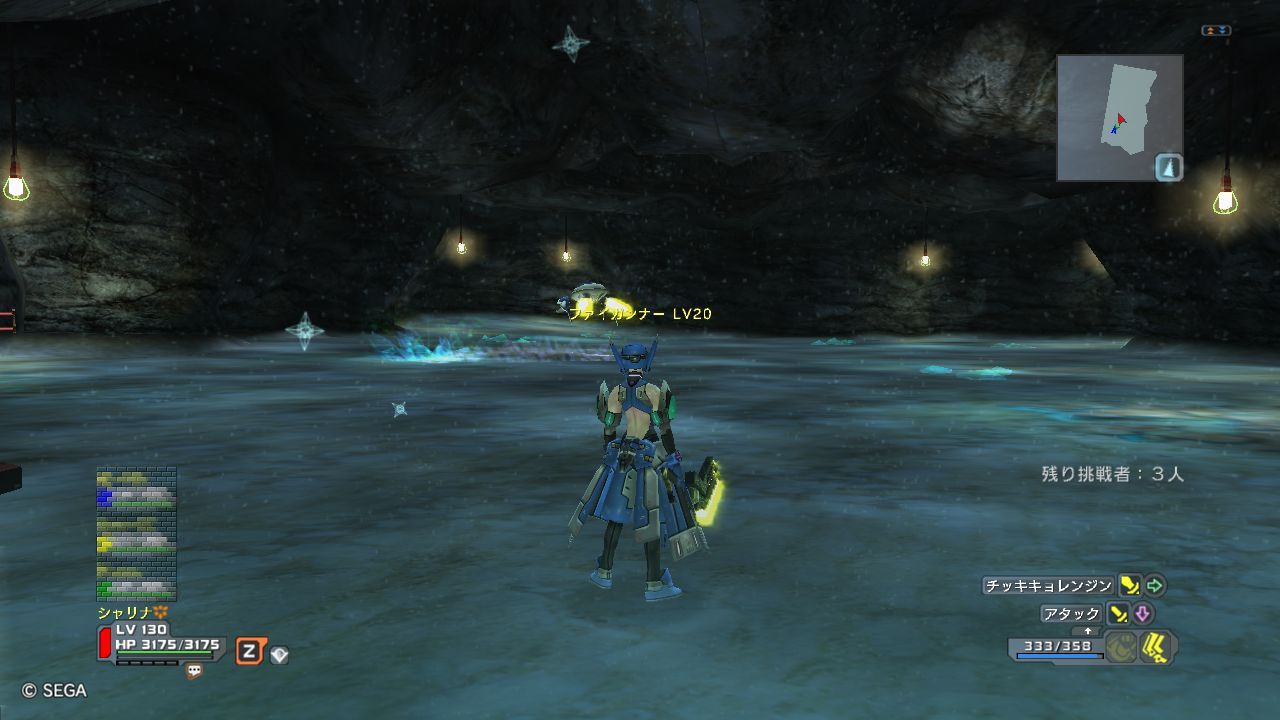Click the brick-pattern party panel

point(136,534)
